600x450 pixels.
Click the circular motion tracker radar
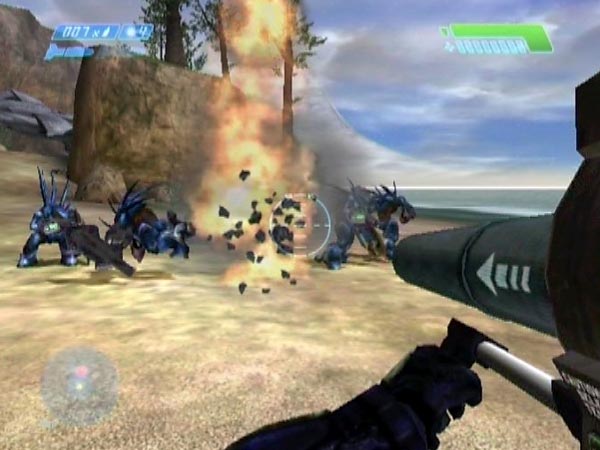point(79,387)
